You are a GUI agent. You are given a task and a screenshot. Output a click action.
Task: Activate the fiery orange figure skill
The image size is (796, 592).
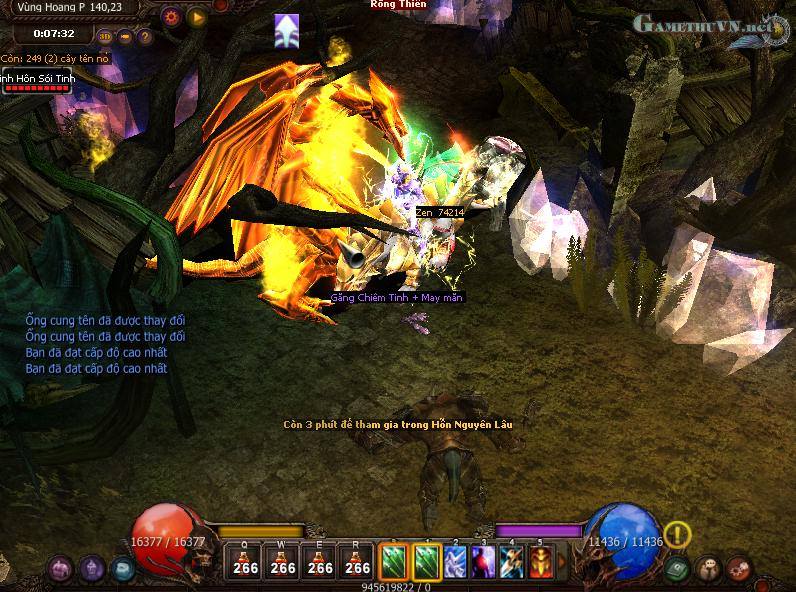pos(541,561)
